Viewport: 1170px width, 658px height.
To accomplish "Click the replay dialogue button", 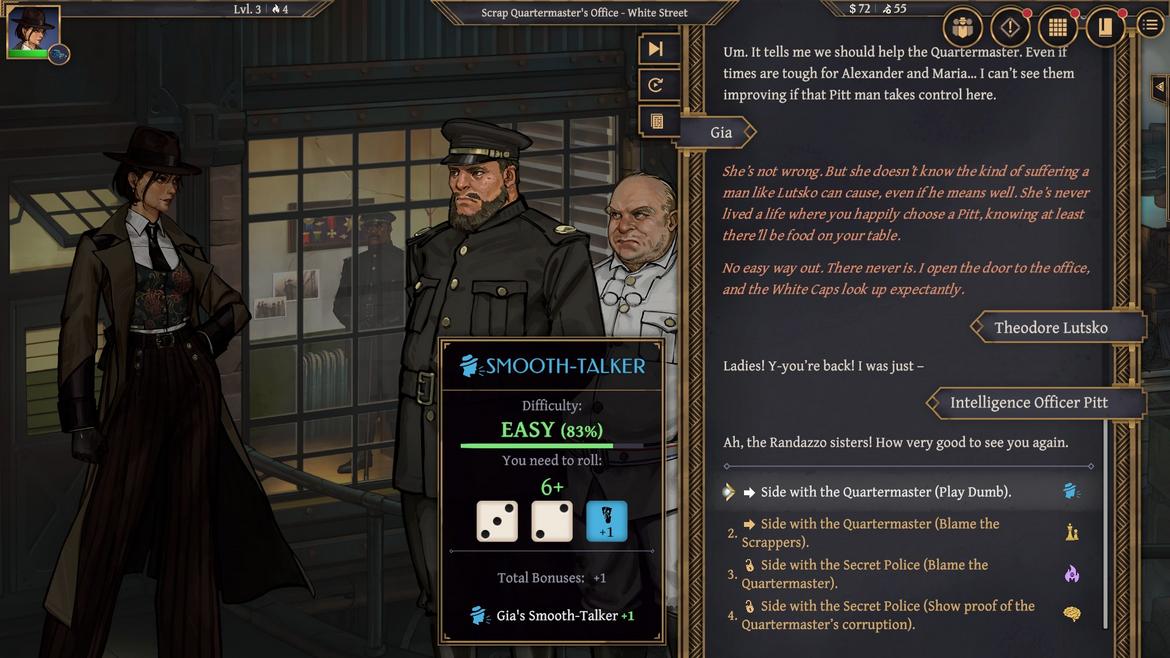I will pos(656,85).
